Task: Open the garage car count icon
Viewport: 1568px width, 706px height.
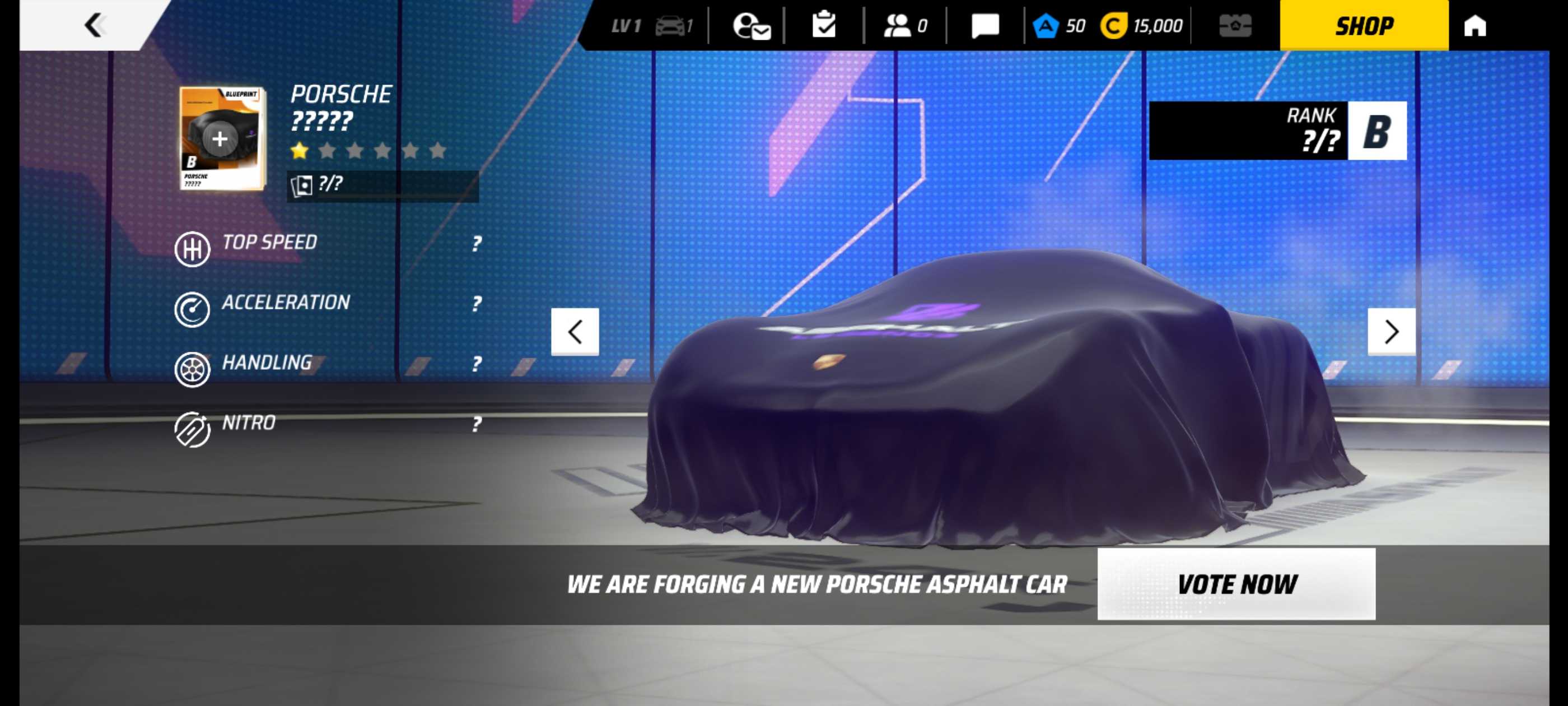Action: [673, 26]
